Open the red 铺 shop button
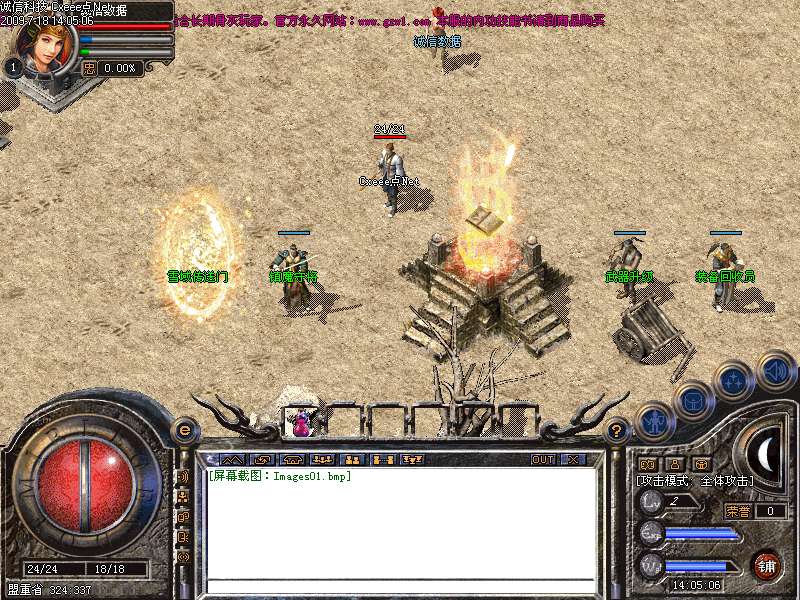This screenshot has height=600, width=800. [x=767, y=566]
